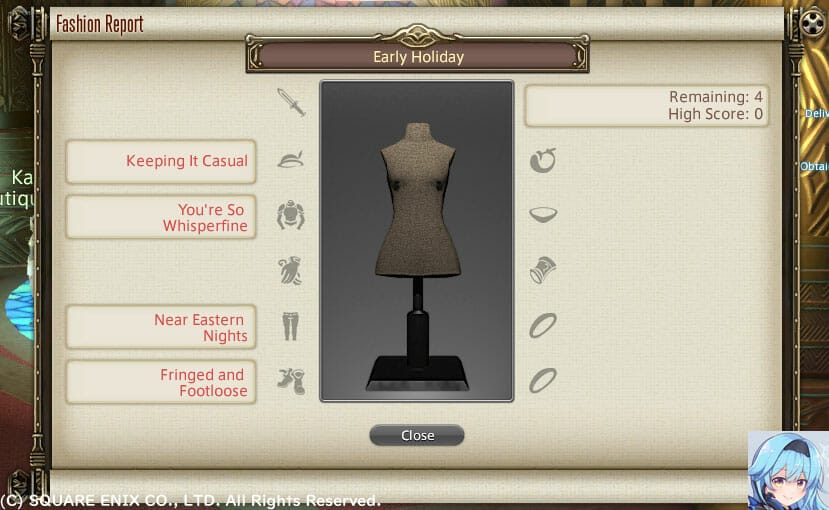829x510 pixels.
Task: Select the Fringed and Footloose hint
Action: click(161, 382)
